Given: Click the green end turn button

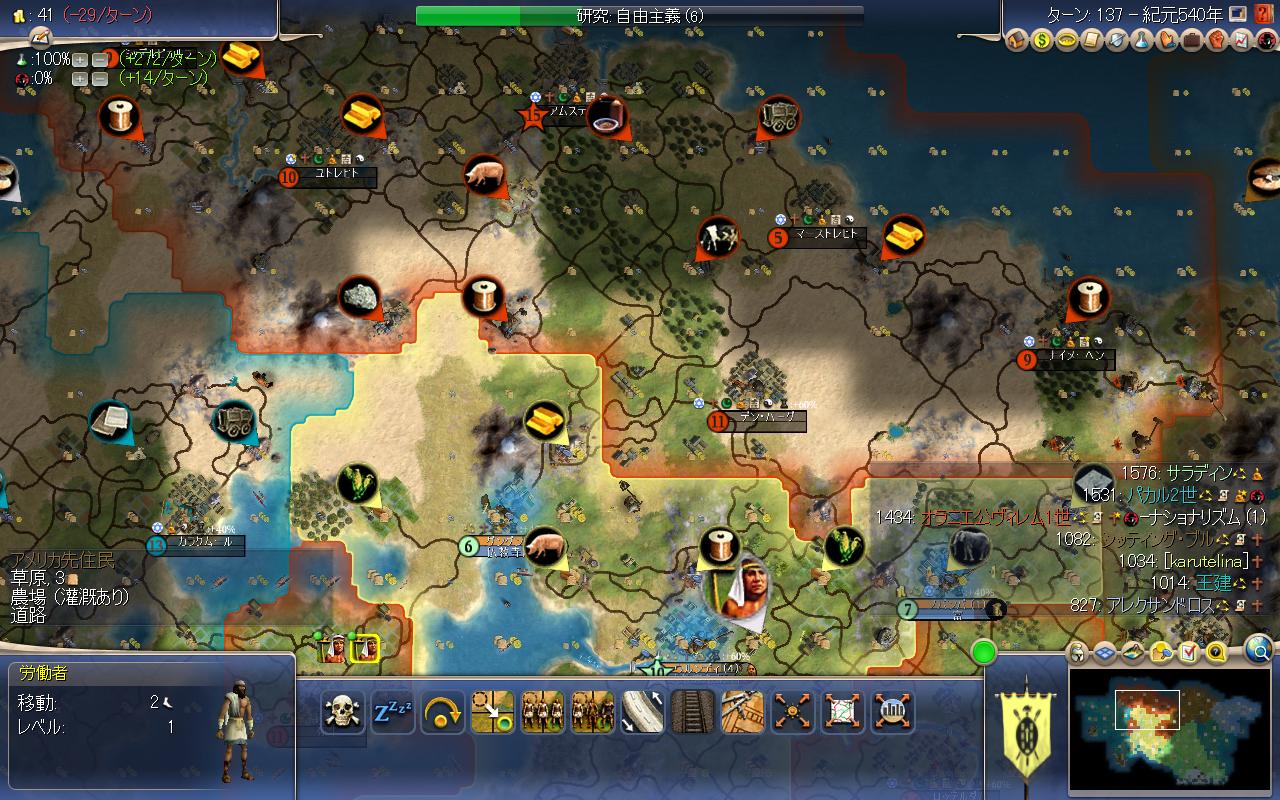Looking at the screenshot, I should [984, 652].
